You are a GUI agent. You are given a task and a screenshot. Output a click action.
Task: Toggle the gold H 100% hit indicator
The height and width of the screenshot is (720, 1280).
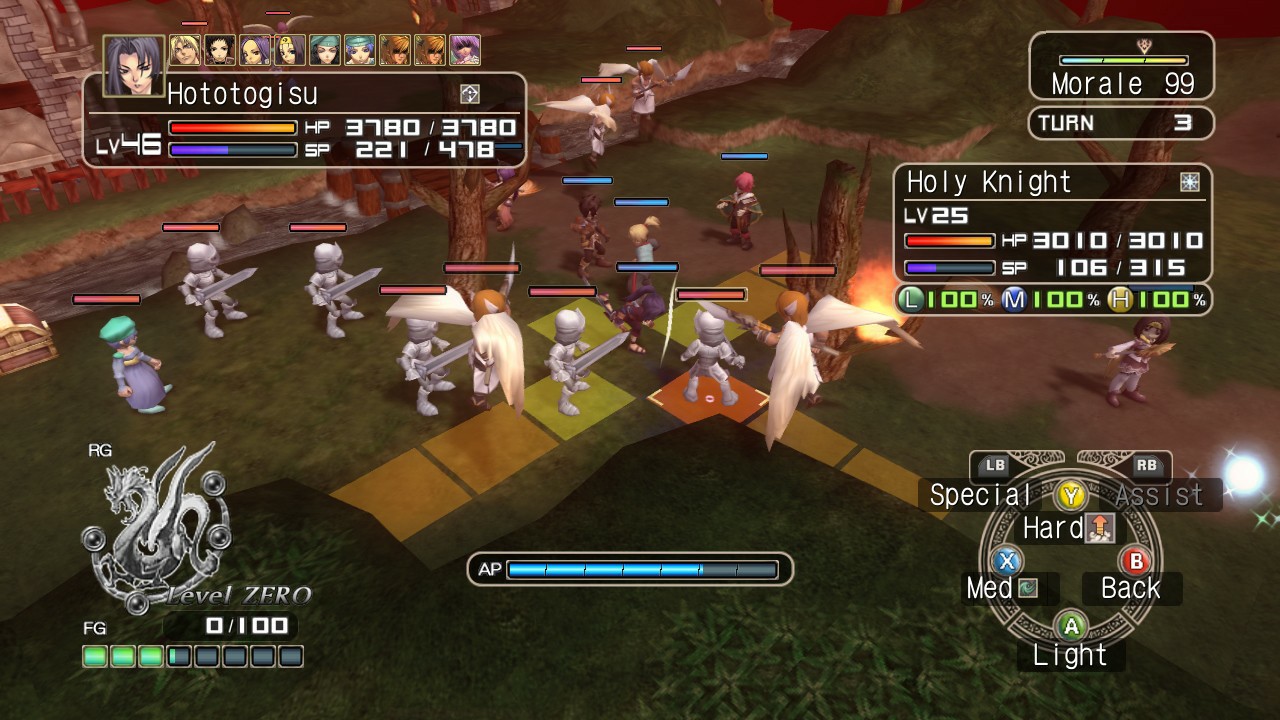pos(1121,300)
